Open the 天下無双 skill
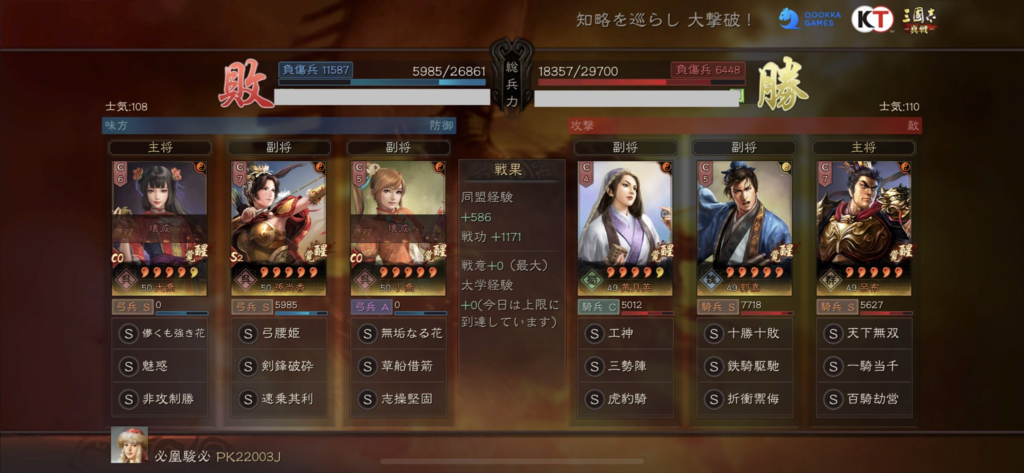Image resolution: width=1024 pixels, height=473 pixels. click(864, 334)
